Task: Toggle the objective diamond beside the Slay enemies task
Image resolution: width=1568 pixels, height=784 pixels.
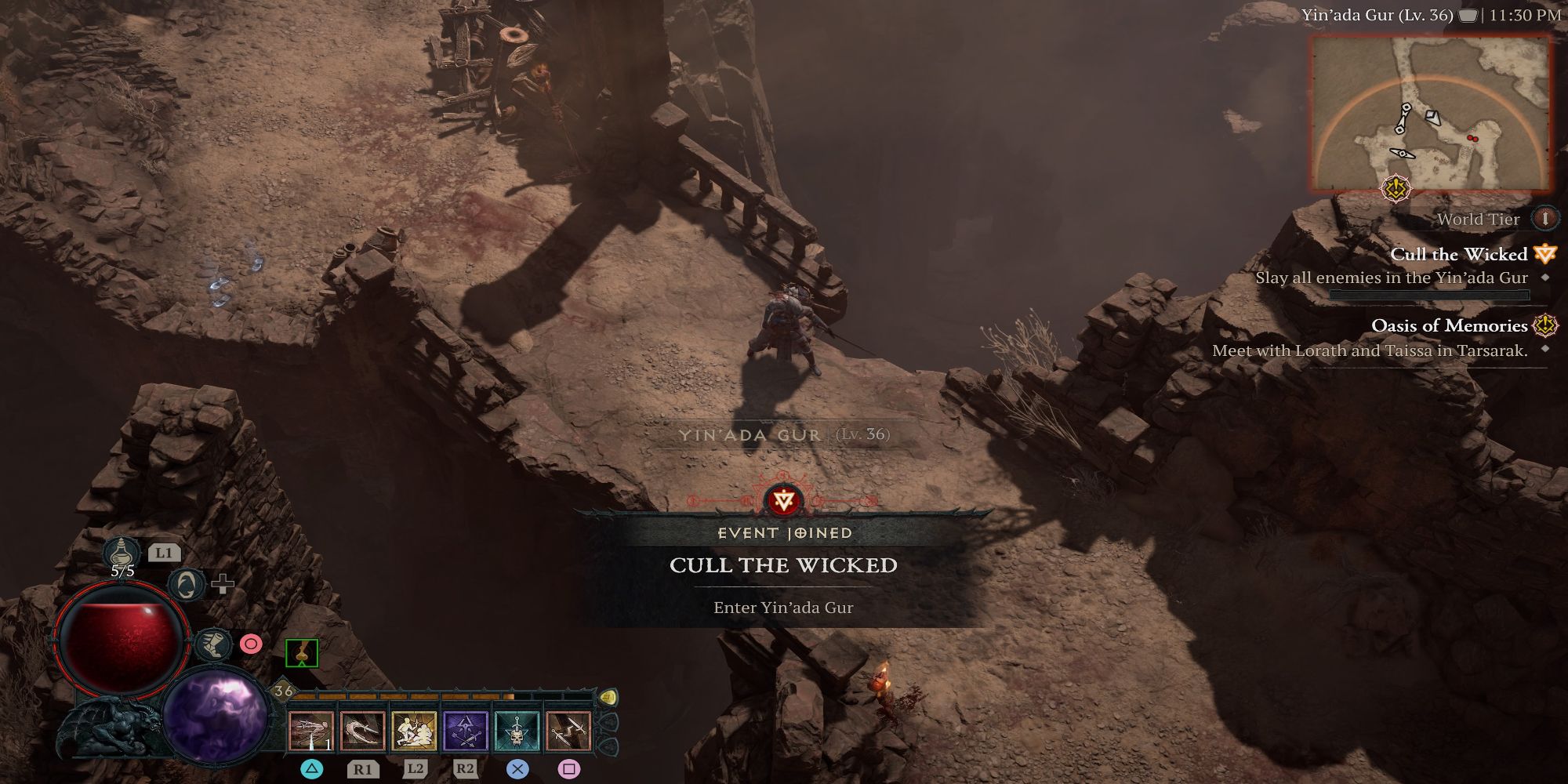Action: click(1545, 278)
